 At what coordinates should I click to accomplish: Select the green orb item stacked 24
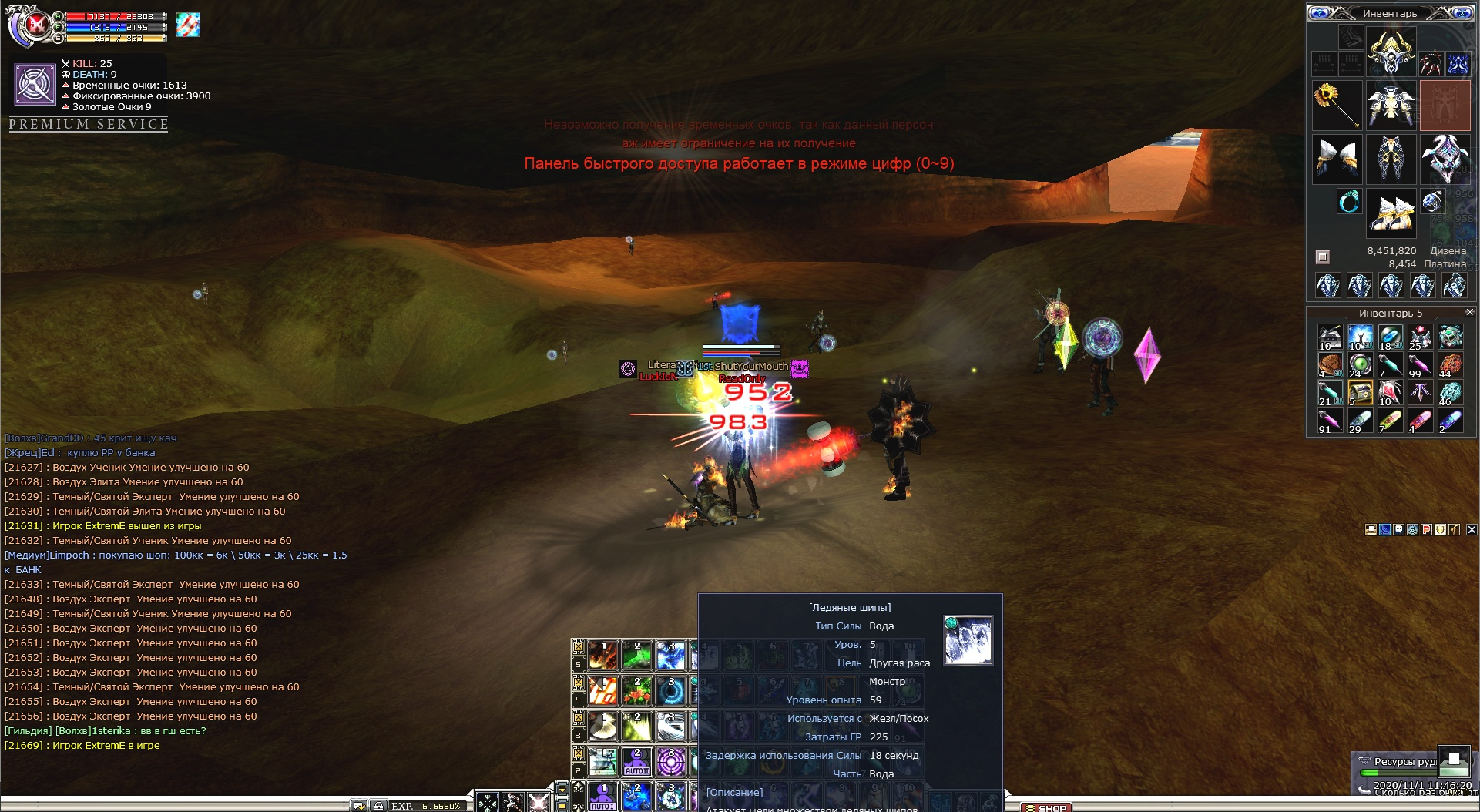[1360, 364]
